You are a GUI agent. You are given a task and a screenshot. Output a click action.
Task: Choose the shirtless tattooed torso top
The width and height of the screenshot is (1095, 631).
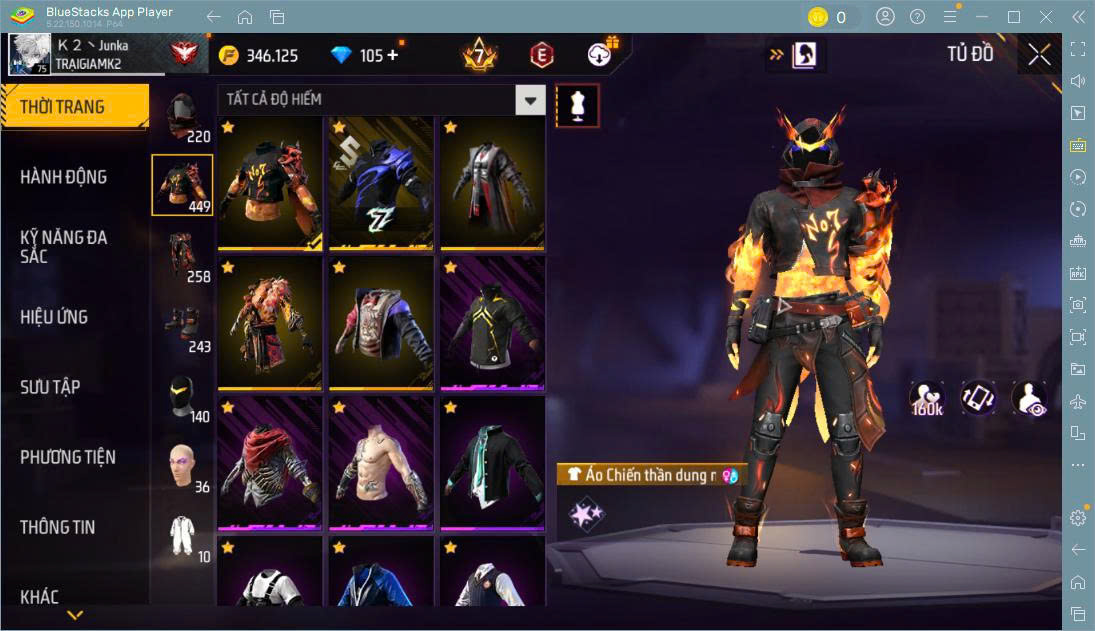pos(380,463)
